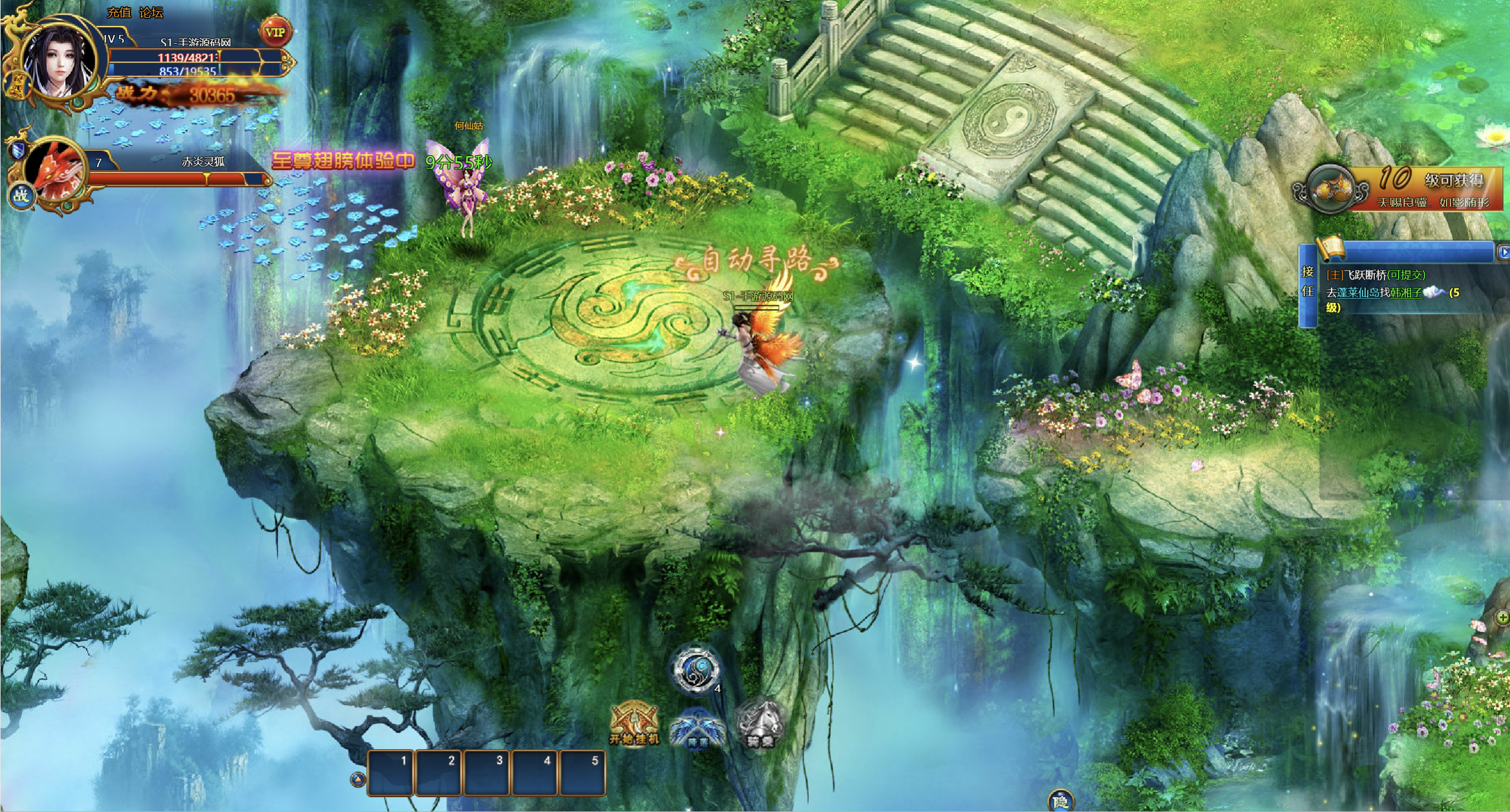This screenshot has height=812, width=1510.
Task: Activate the 降落 blue wings landing button
Action: [697, 728]
